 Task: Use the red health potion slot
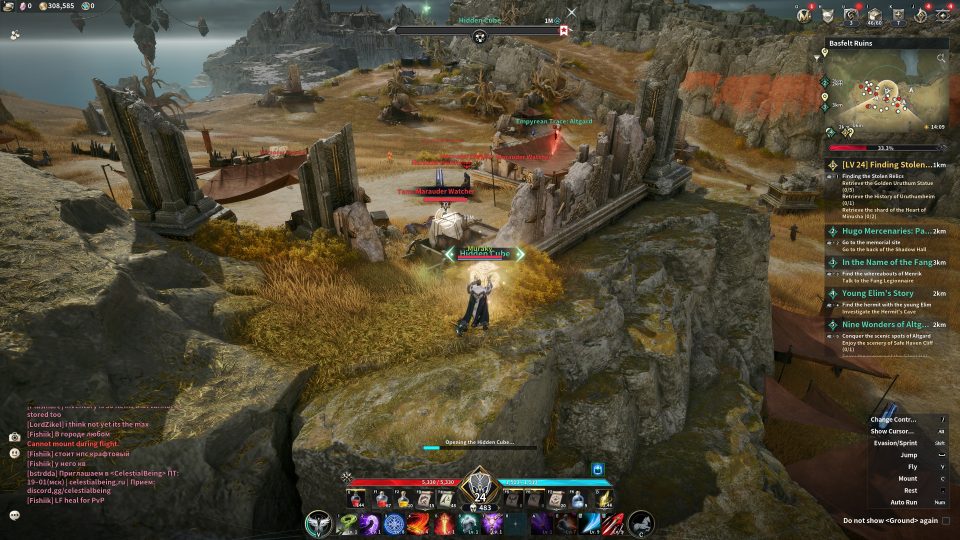point(356,500)
